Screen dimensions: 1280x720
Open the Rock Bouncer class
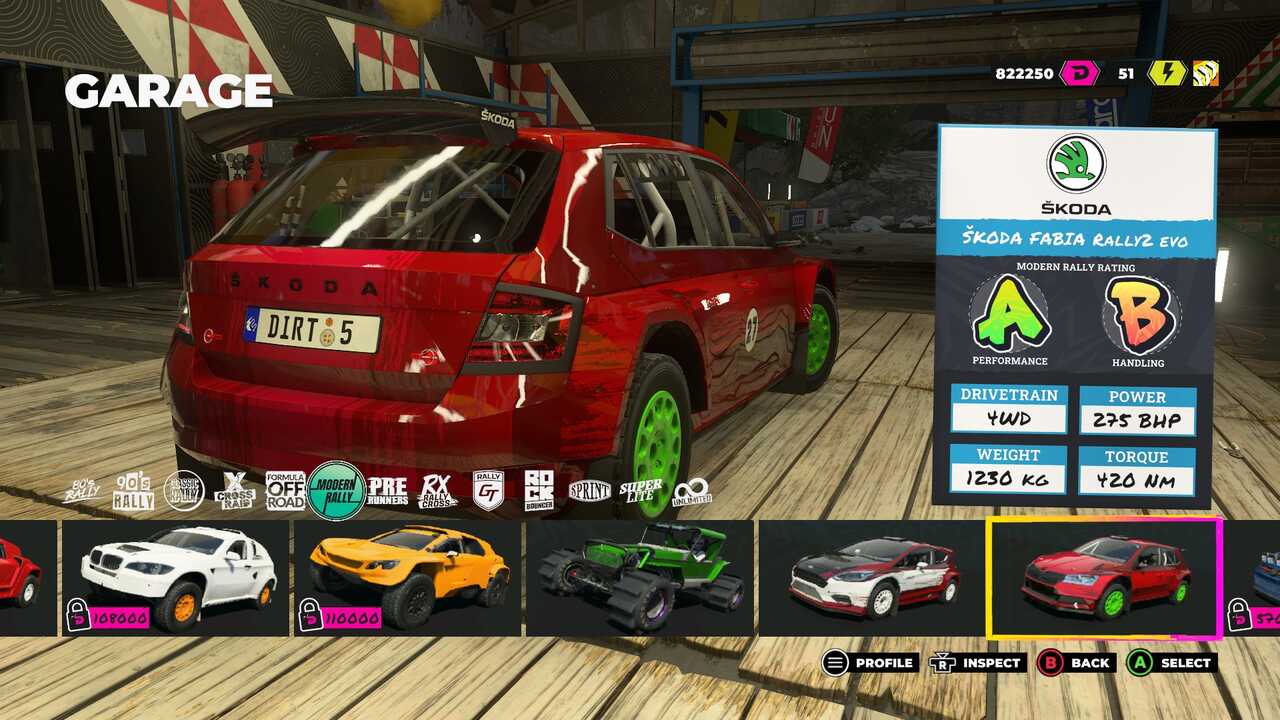(539, 491)
